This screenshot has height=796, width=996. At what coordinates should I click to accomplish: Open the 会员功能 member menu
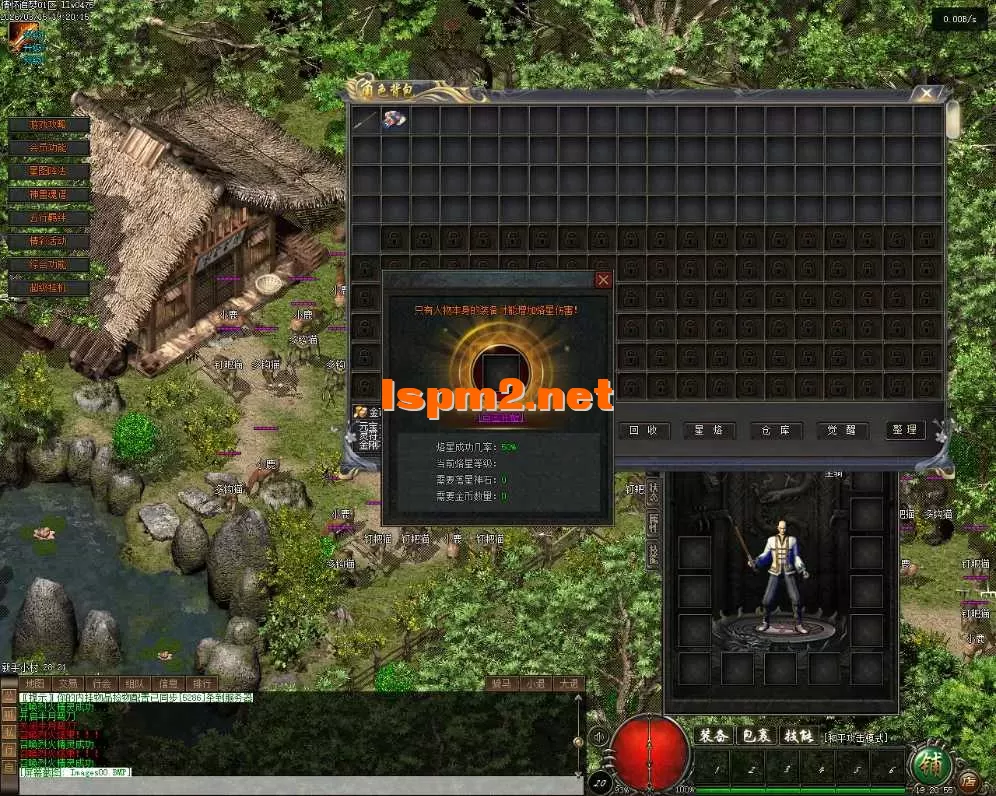pos(48,148)
